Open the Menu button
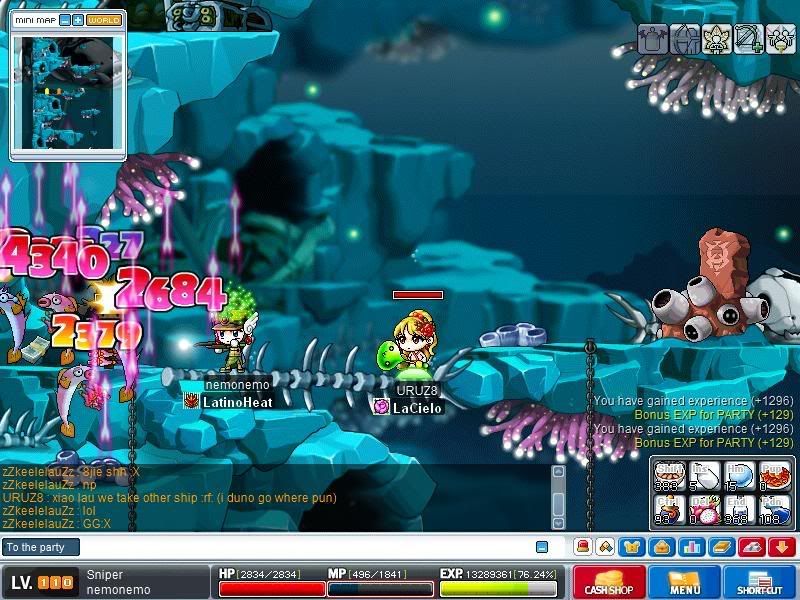 (x=685, y=582)
